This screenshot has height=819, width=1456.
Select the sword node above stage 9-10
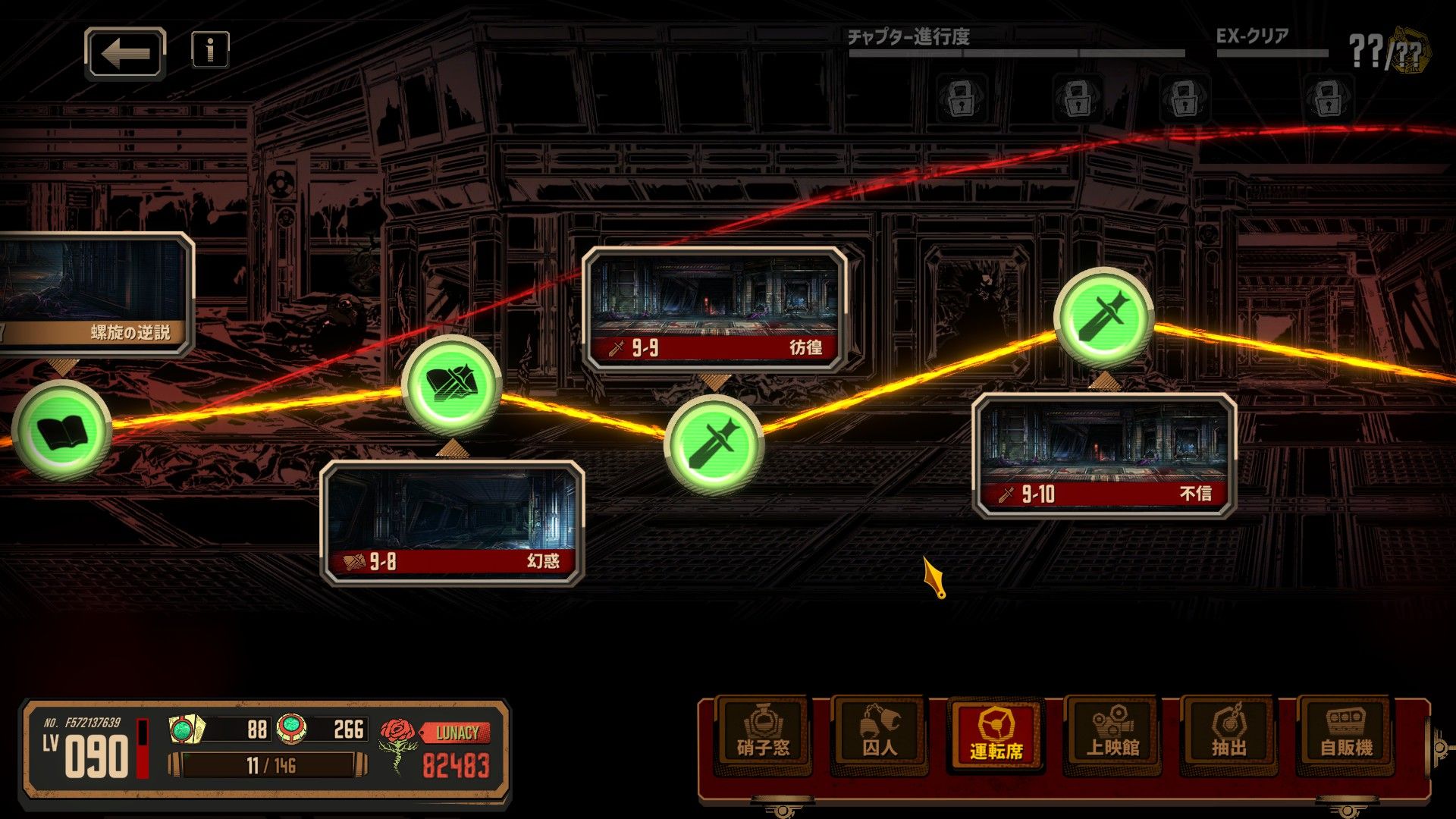click(x=1103, y=318)
